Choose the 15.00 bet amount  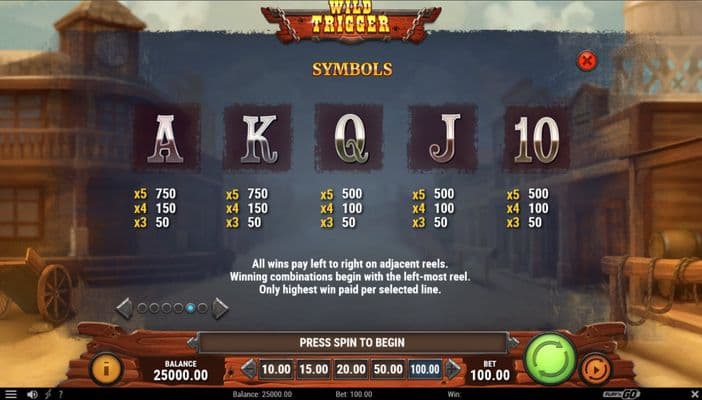[x=313, y=369]
